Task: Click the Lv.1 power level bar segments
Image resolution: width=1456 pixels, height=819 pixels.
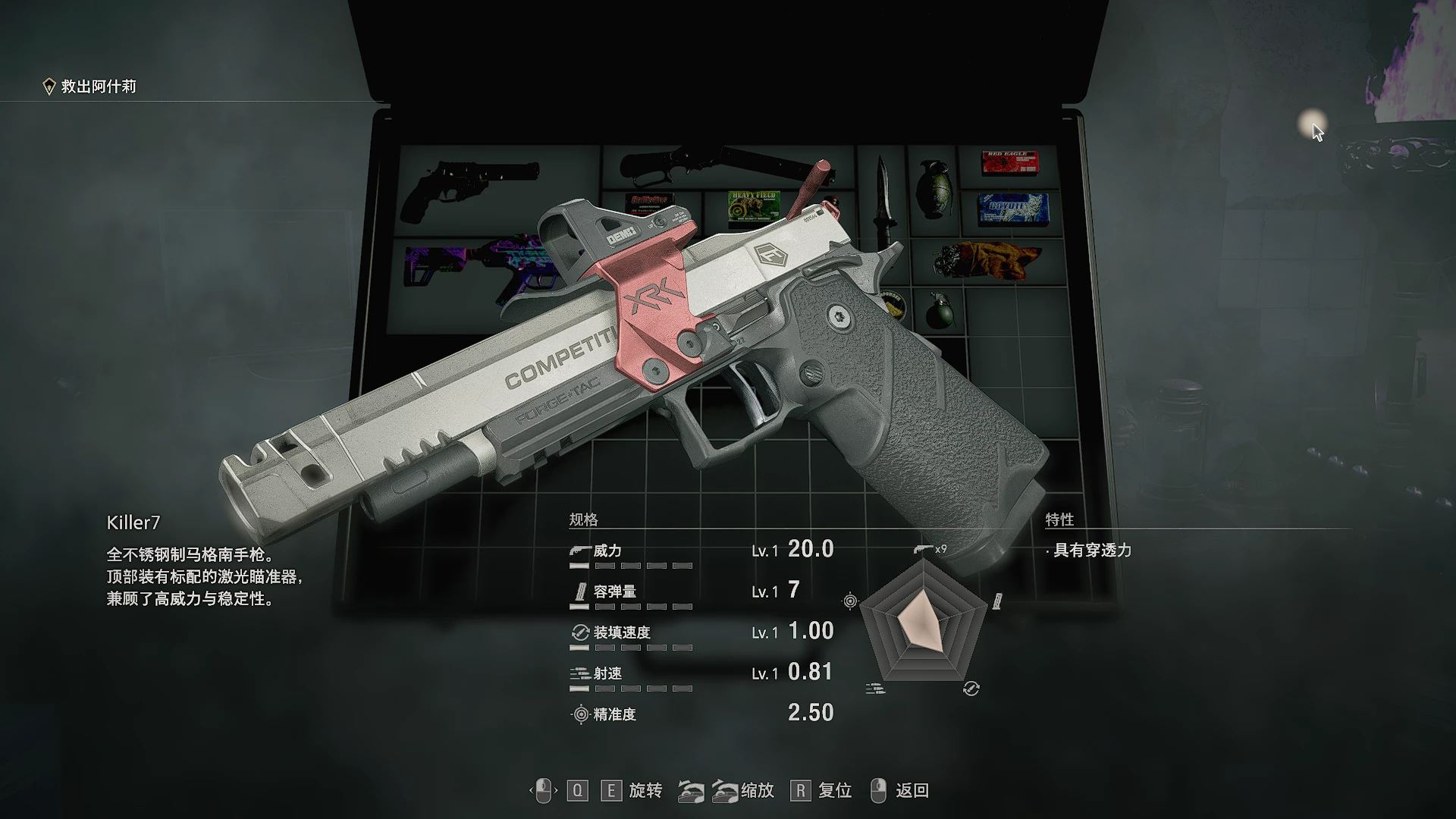Action: (x=629, y=565)
